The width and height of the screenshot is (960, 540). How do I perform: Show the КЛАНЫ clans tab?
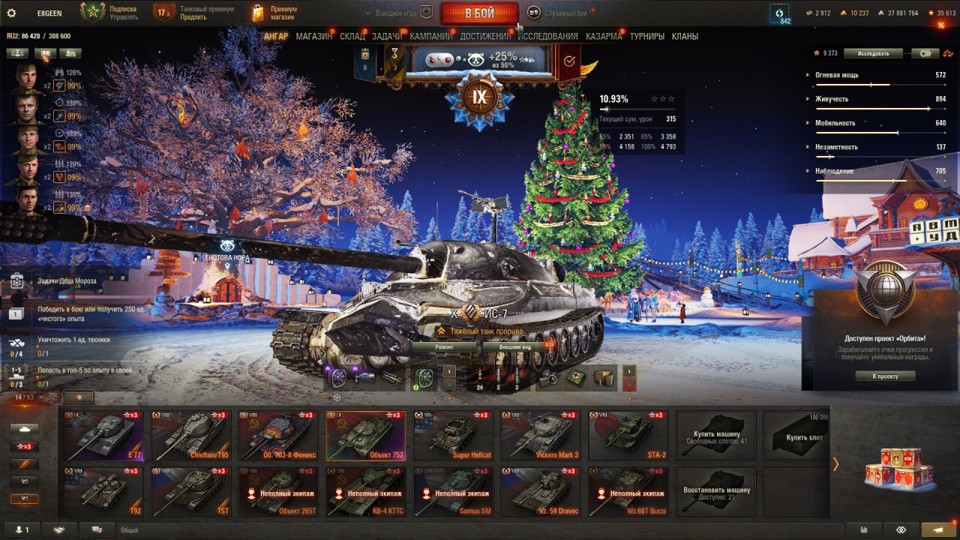coord(685,36)
